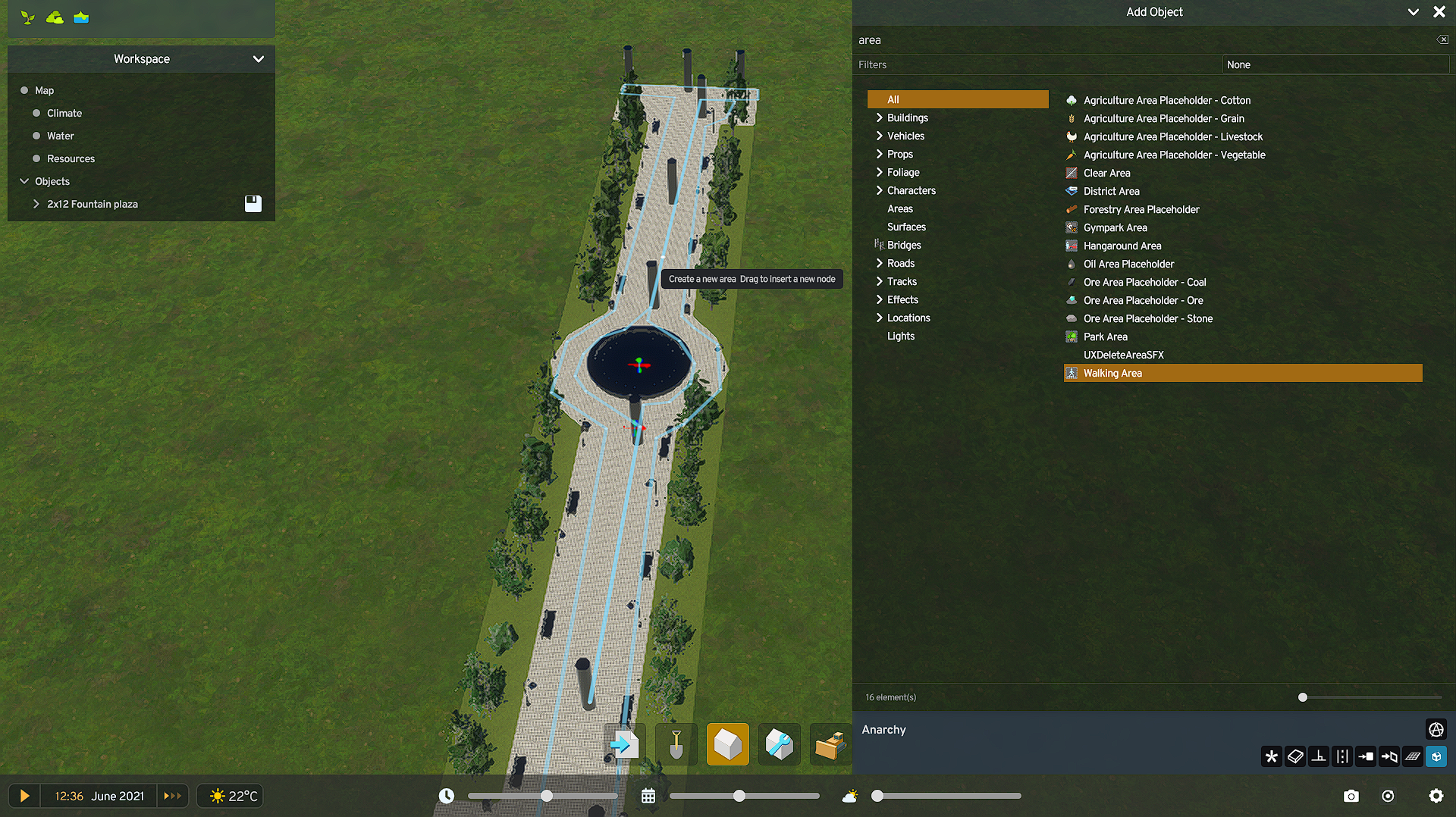Clear the area search field
The image size is (1456, 817).
tap(1442, 39)
